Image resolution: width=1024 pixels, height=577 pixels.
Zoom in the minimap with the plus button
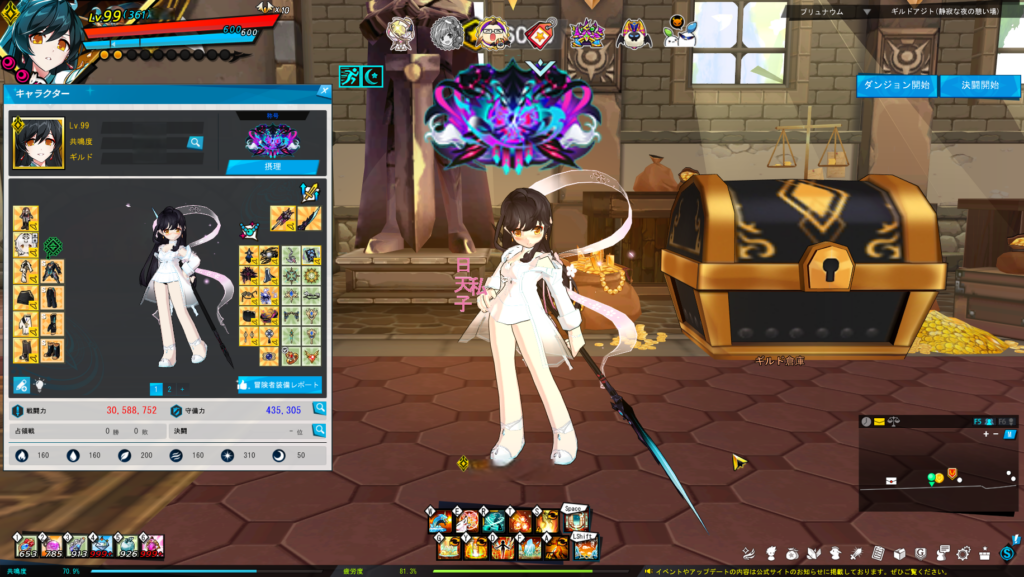[986, 434]
